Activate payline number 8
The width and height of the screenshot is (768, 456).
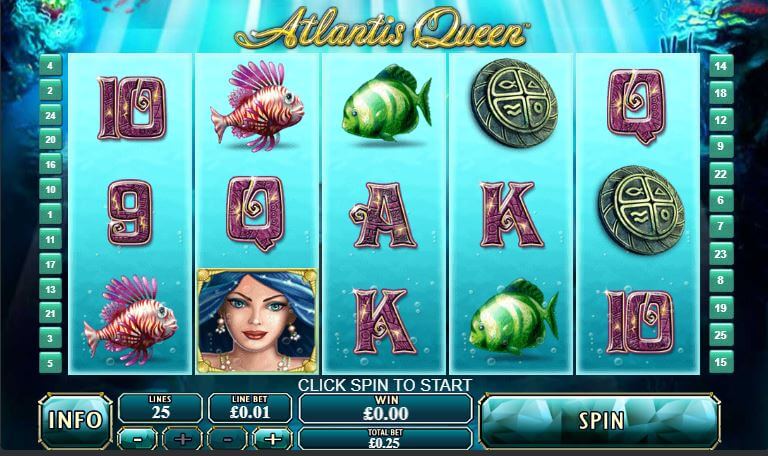click(x=719, y=281)
